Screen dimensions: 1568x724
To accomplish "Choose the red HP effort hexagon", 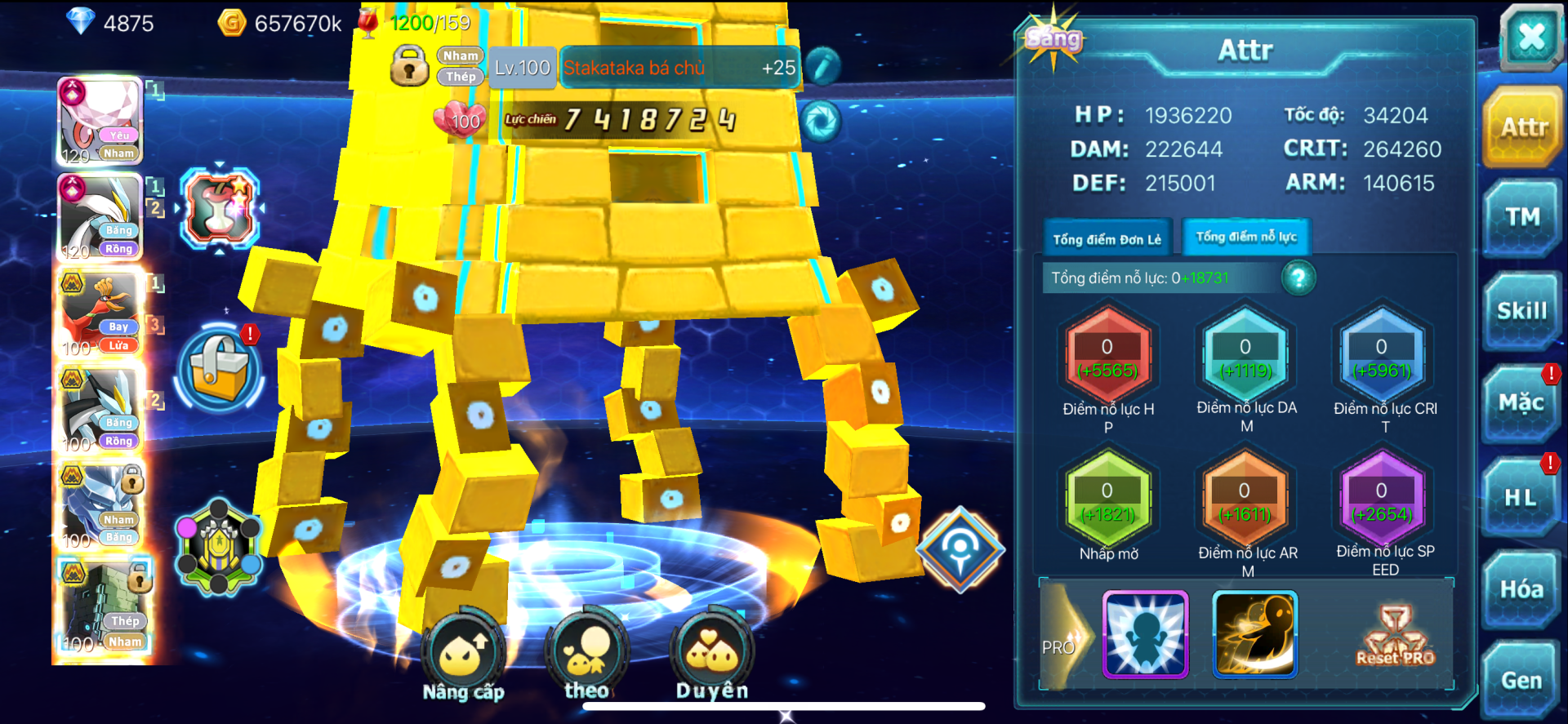I will (x=1107, y=358).
